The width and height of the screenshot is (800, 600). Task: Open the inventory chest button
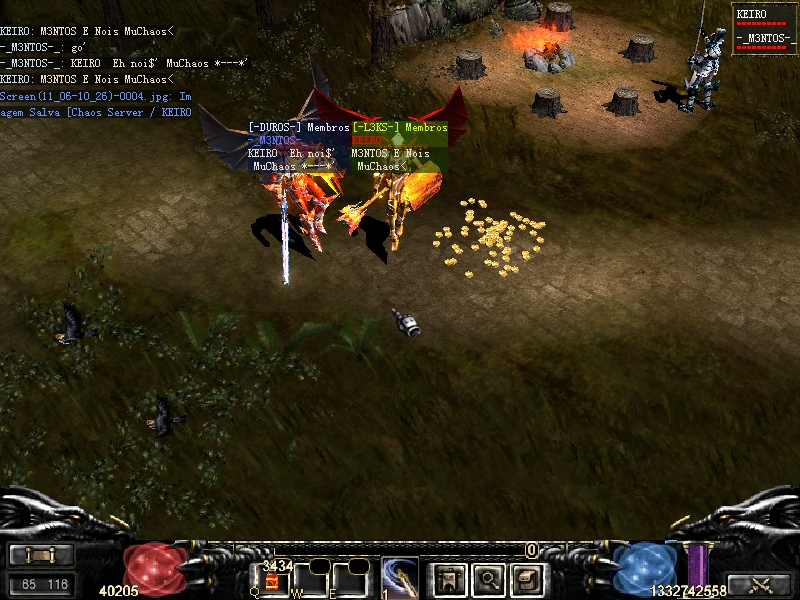[526, 578]
